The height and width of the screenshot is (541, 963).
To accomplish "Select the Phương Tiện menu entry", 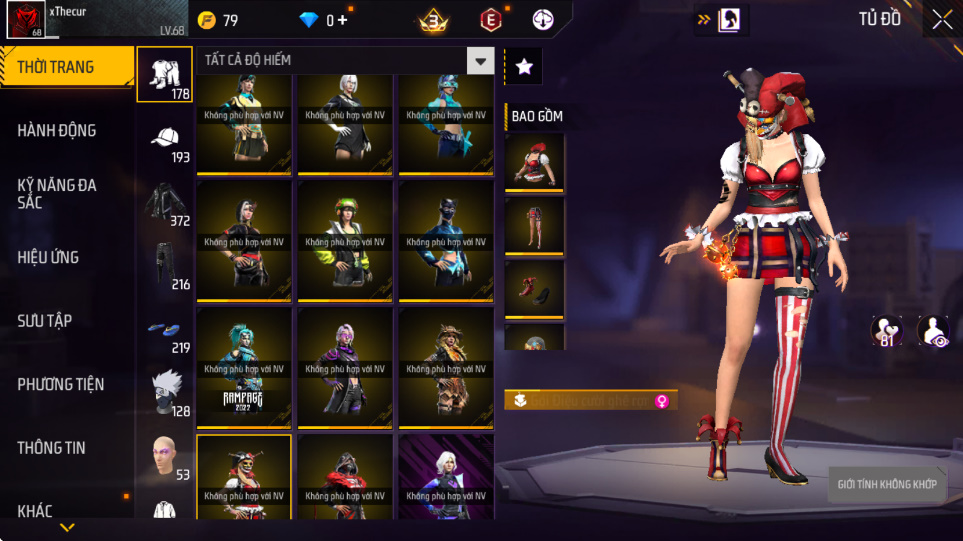I will [61, 384].
